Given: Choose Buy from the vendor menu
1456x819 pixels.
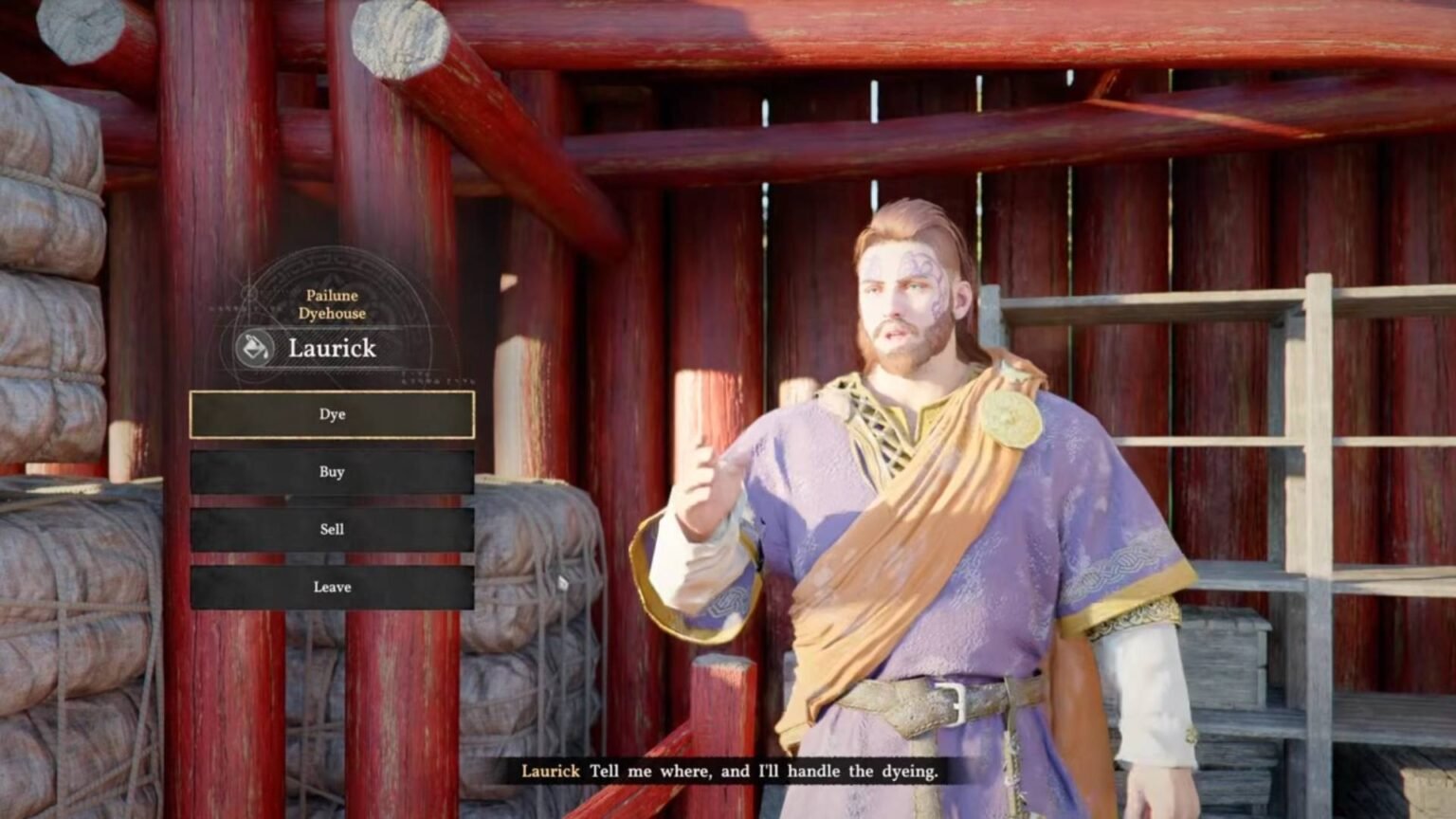Looking at the screenshot, I should (332, 472).
